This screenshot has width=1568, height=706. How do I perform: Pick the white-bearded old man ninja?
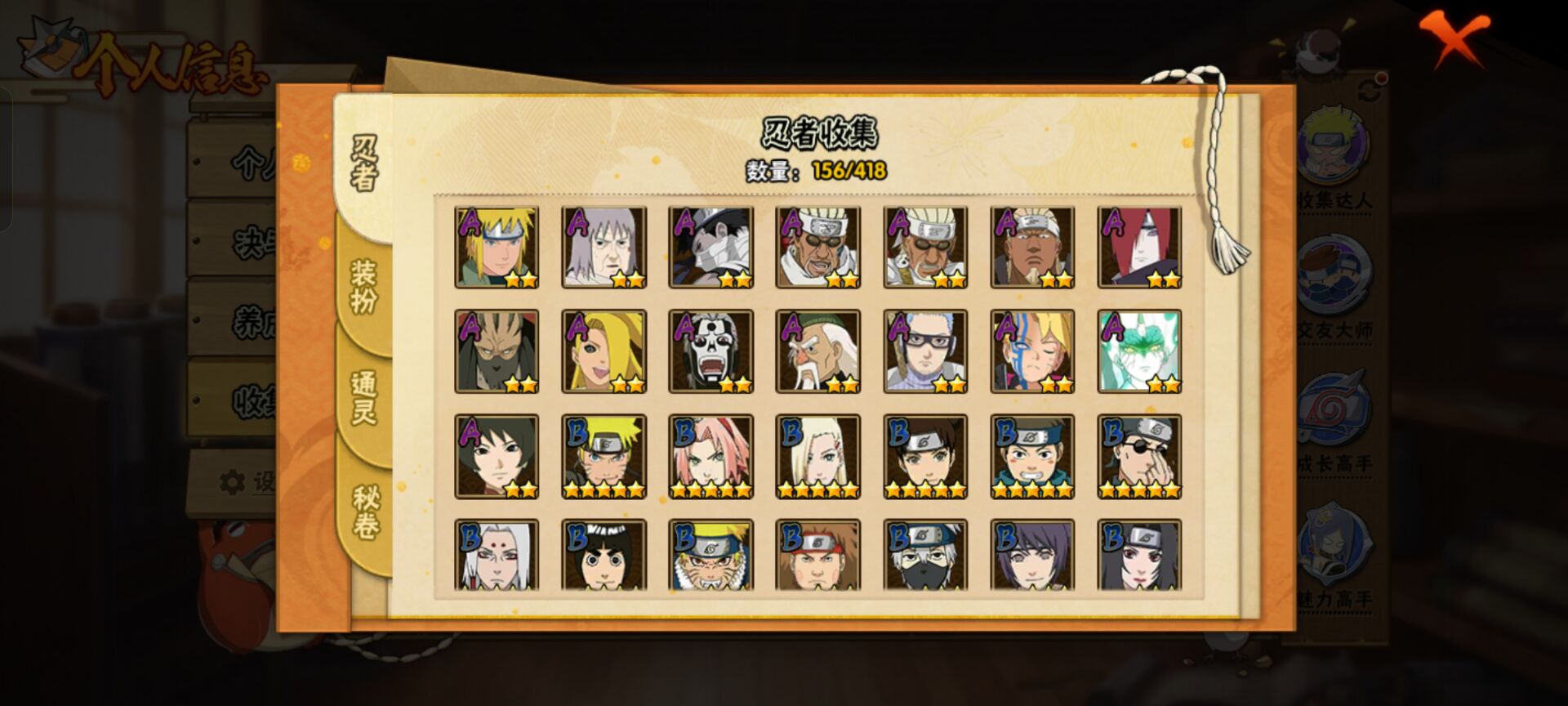tap(817, 351)
